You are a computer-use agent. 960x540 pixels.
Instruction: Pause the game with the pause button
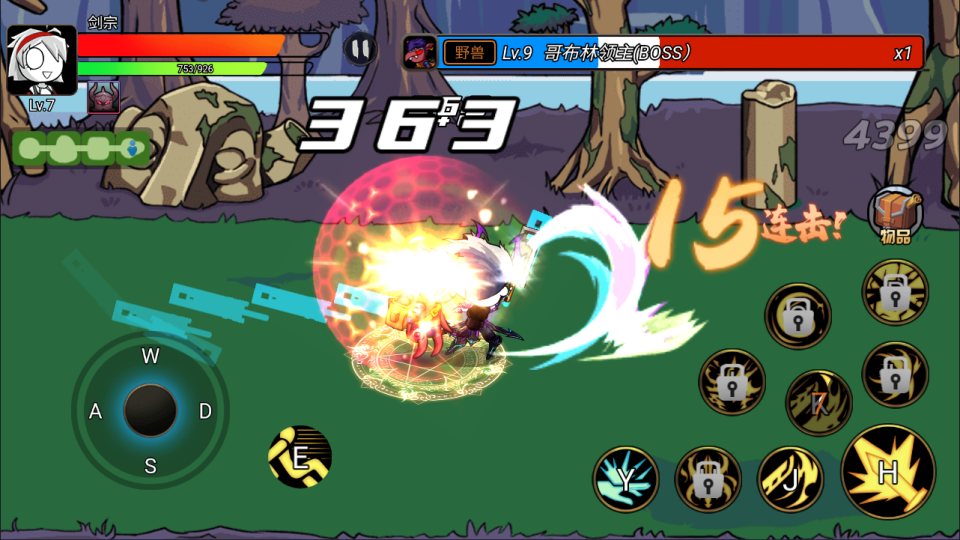[360, 48]
